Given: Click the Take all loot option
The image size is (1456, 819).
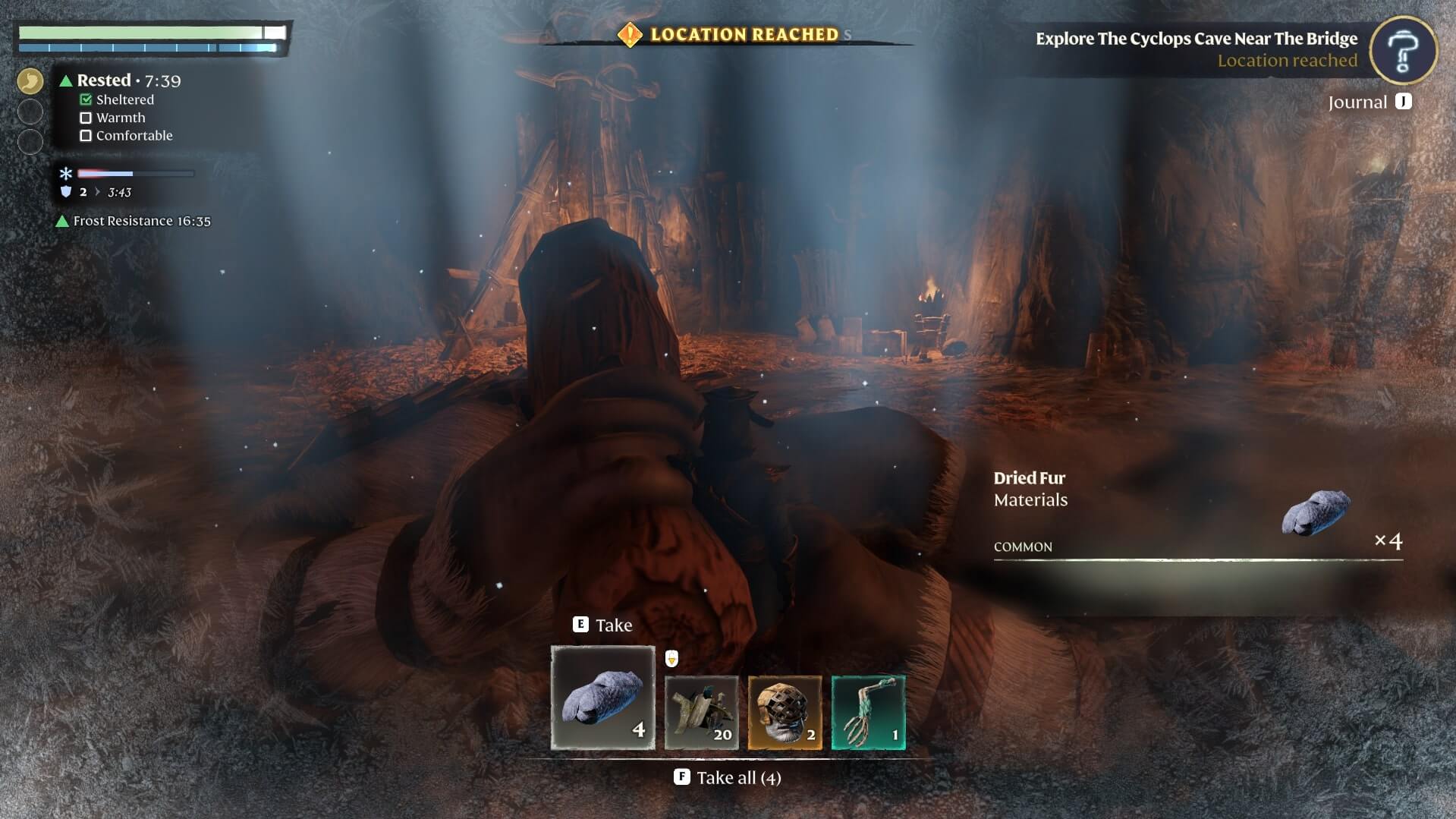Looking at the screenshot, I should (x=728, y=777).
